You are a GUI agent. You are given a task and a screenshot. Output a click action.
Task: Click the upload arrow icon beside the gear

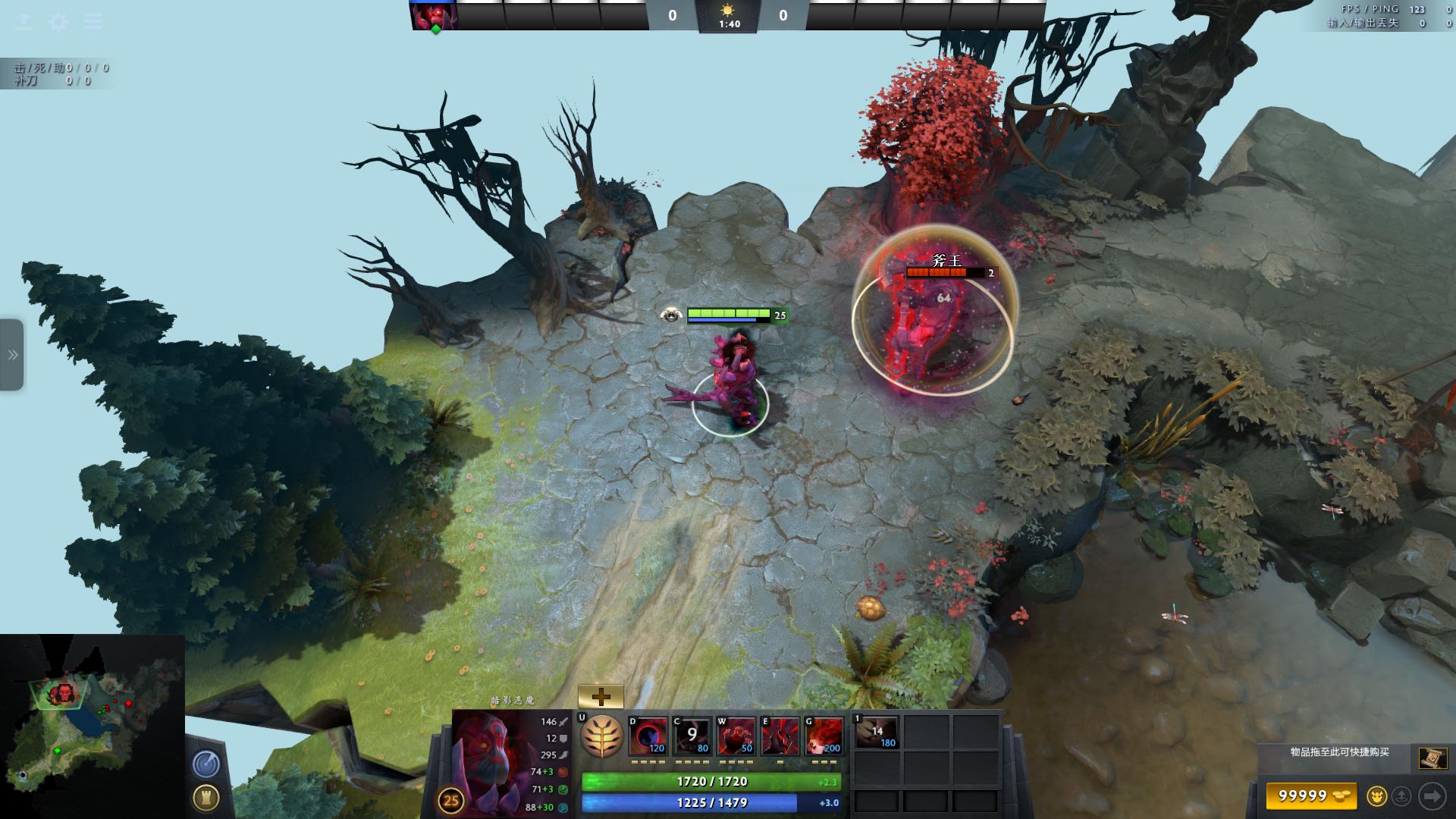[x=24, y=21]
